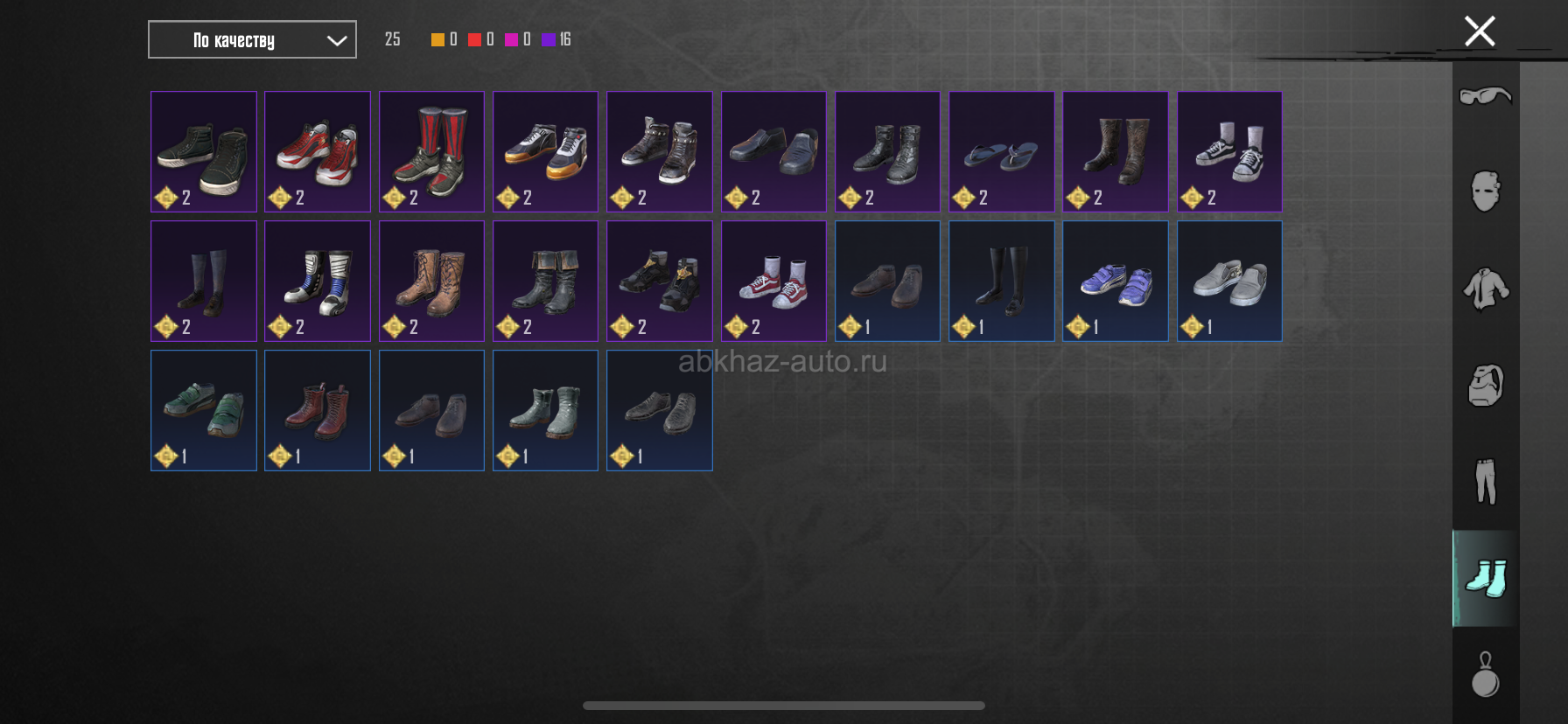The height and width of the screenshot is (724, 1568).
Task: Show the backpack category tab
Action: 1485,385
